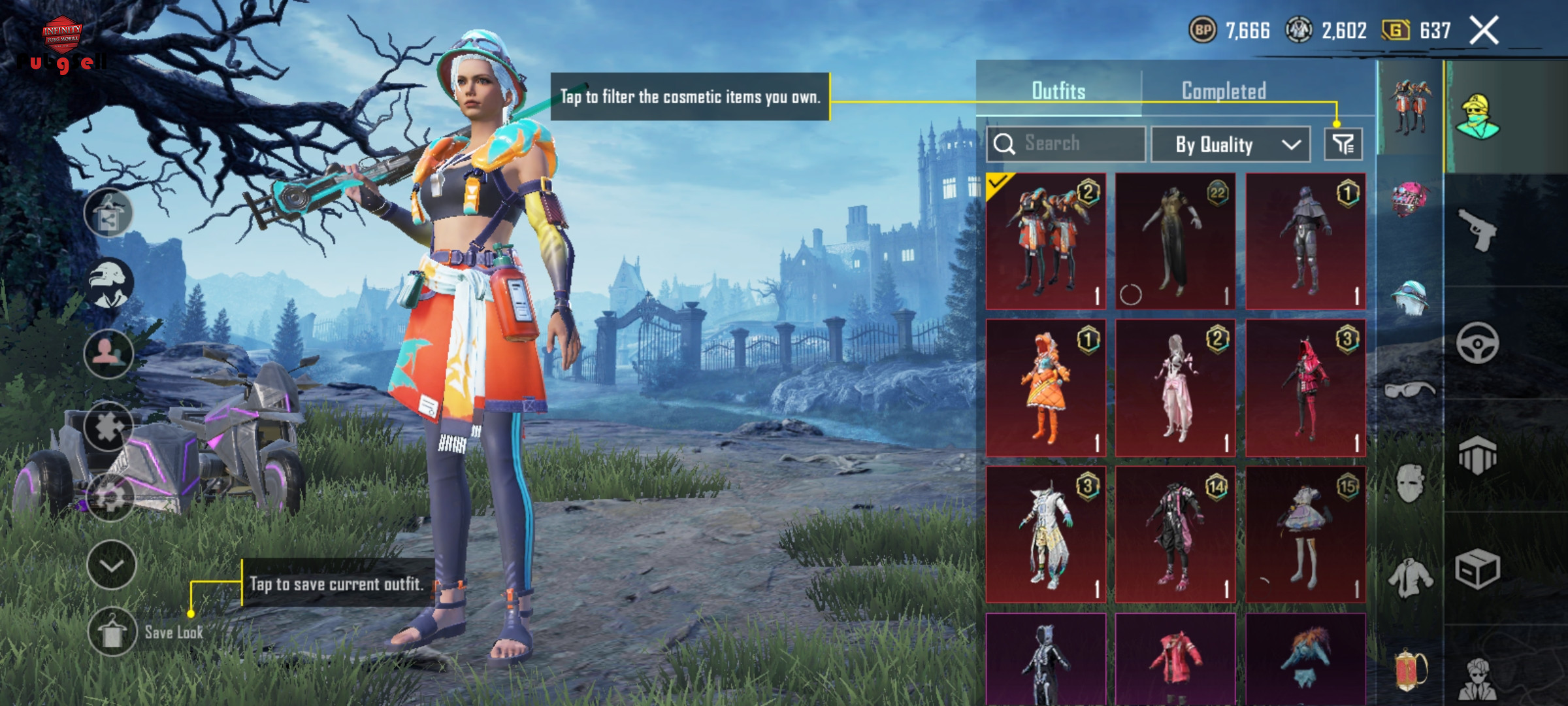Show the glasses accessory category
Screen dimensions: 1568x706
[x=1409, y=390]
